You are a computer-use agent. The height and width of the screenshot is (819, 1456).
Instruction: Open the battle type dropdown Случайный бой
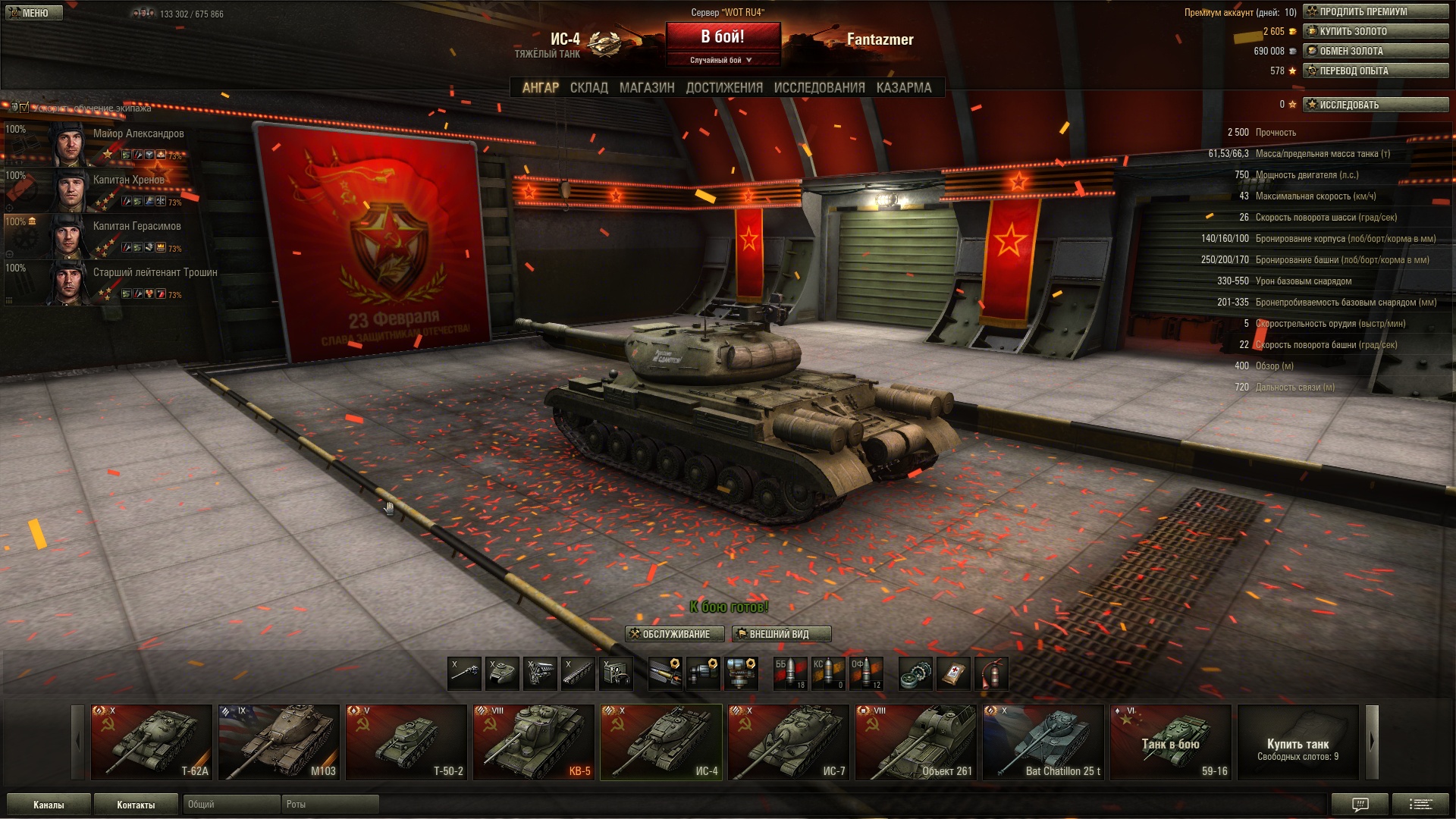point(722,60)
